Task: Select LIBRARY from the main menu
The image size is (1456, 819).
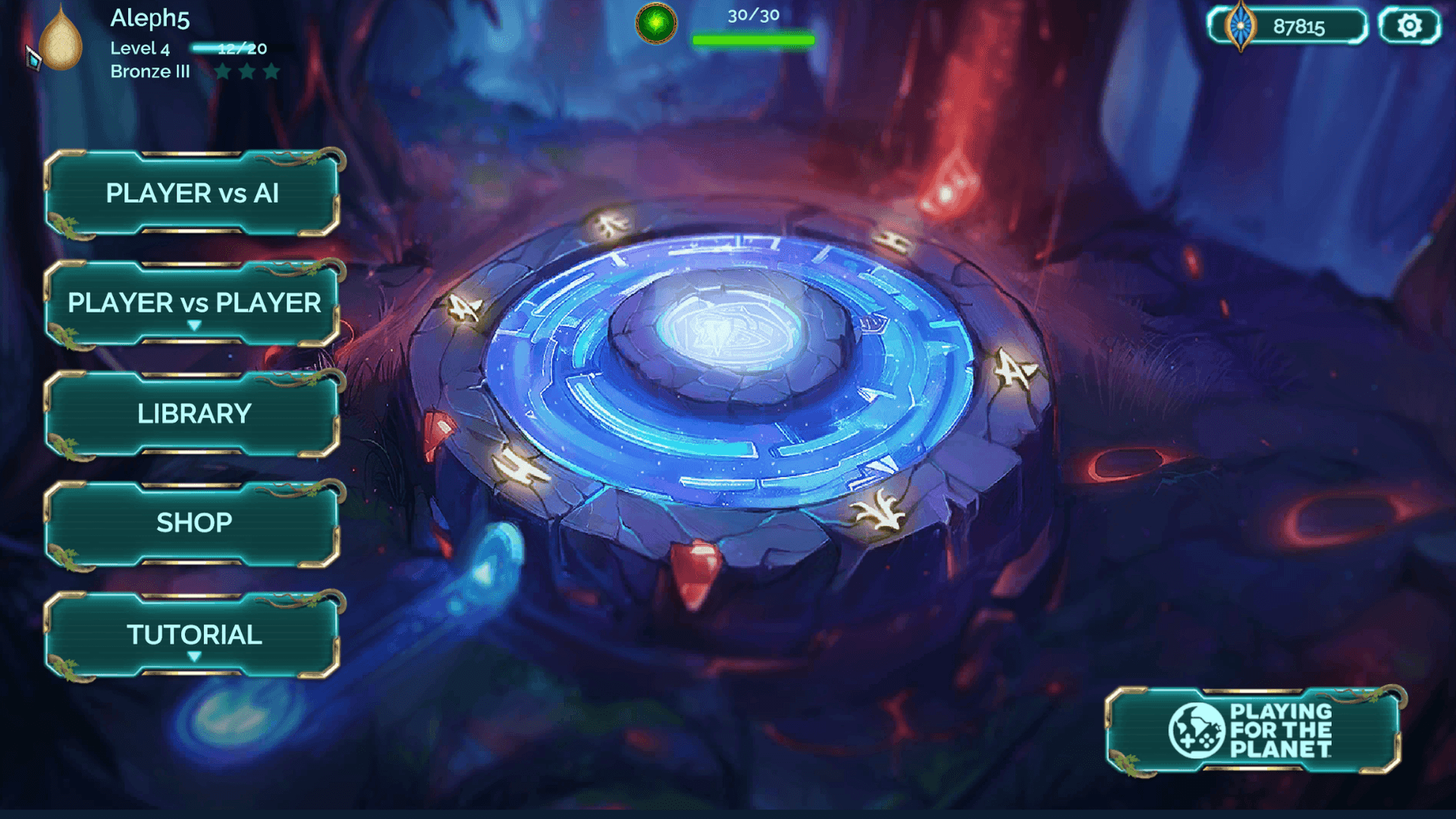Action: pos(192,413)
